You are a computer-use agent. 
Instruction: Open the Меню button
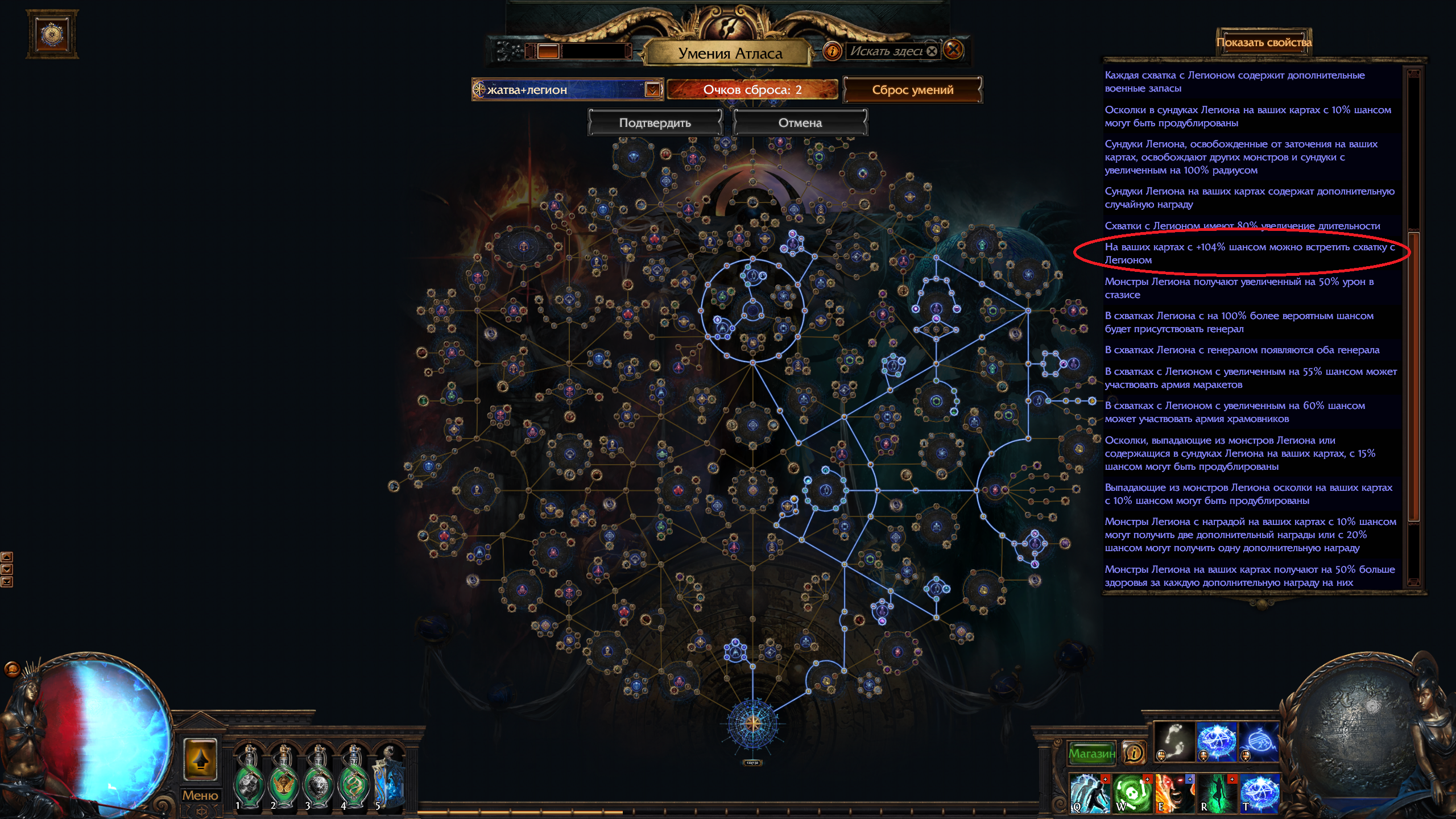click(x=200, y=795)
